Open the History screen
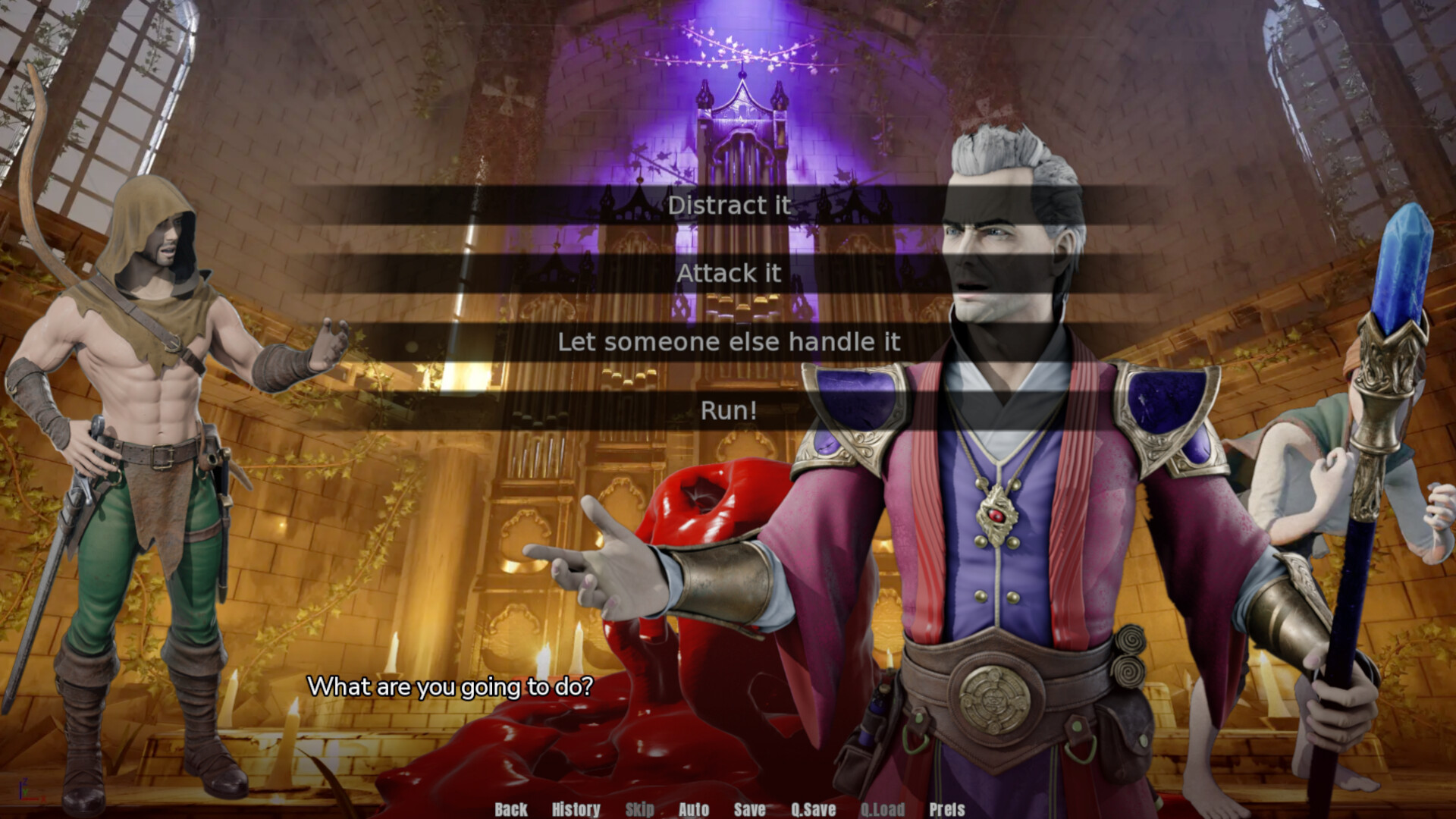 click(x=576, y=810)
